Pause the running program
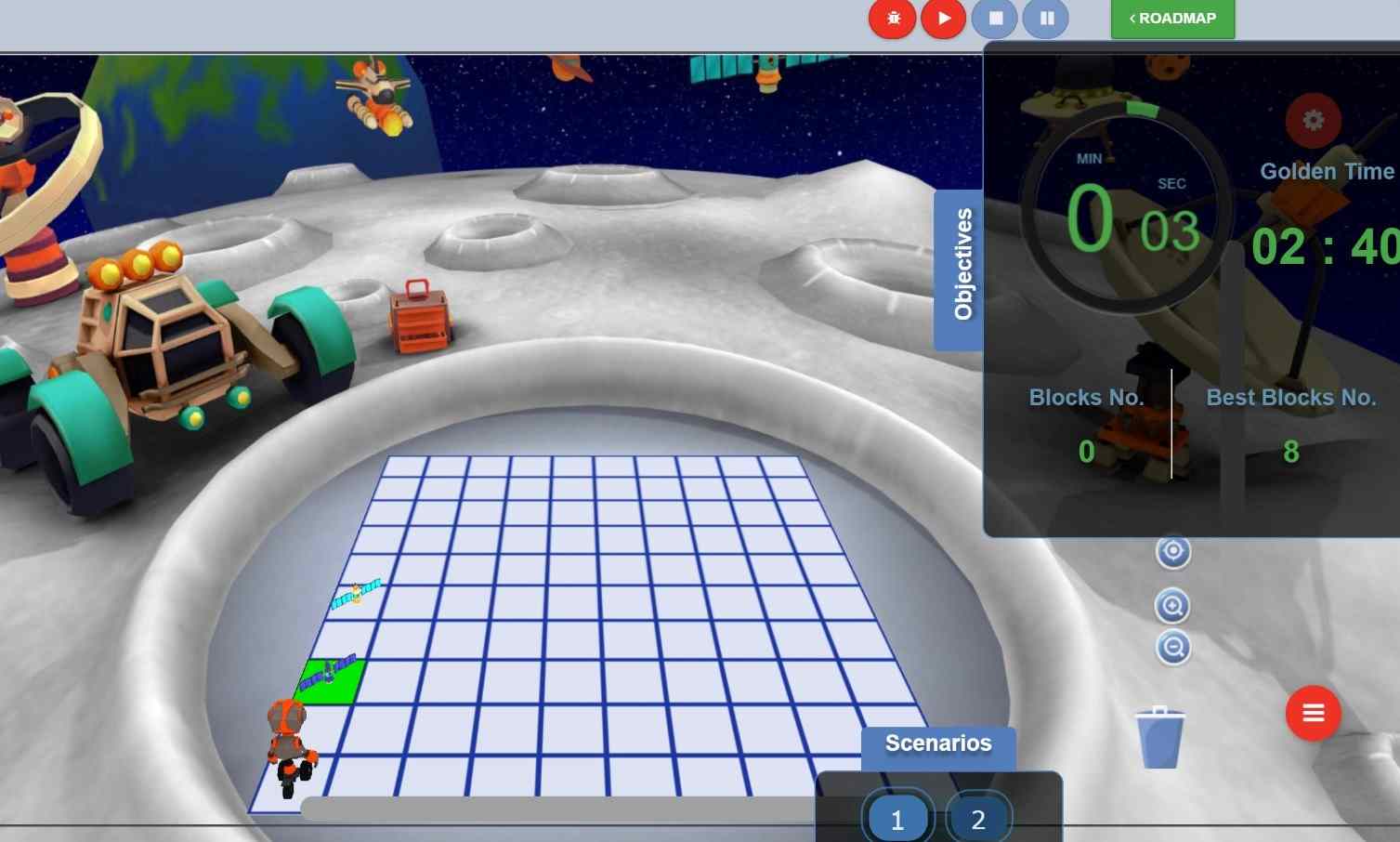This screenshot has width=1400, height=842. [x=1046, y=19]
